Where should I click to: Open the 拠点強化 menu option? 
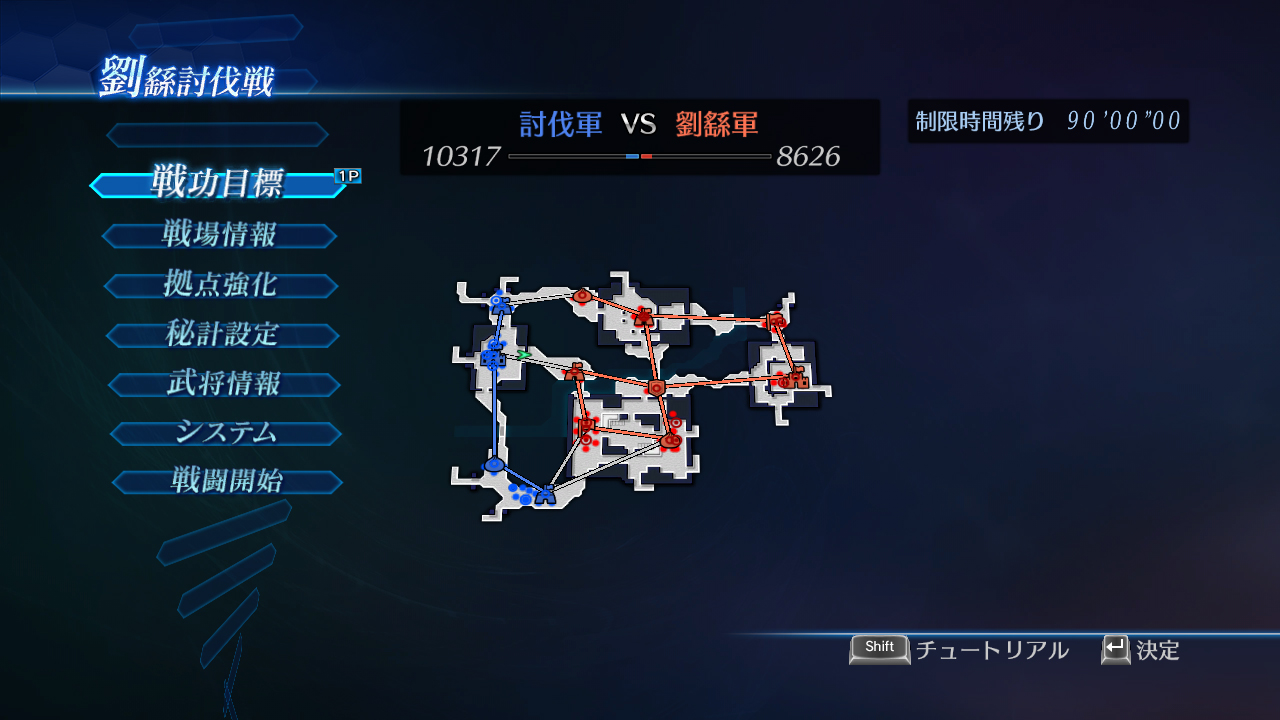coord(222,285)
